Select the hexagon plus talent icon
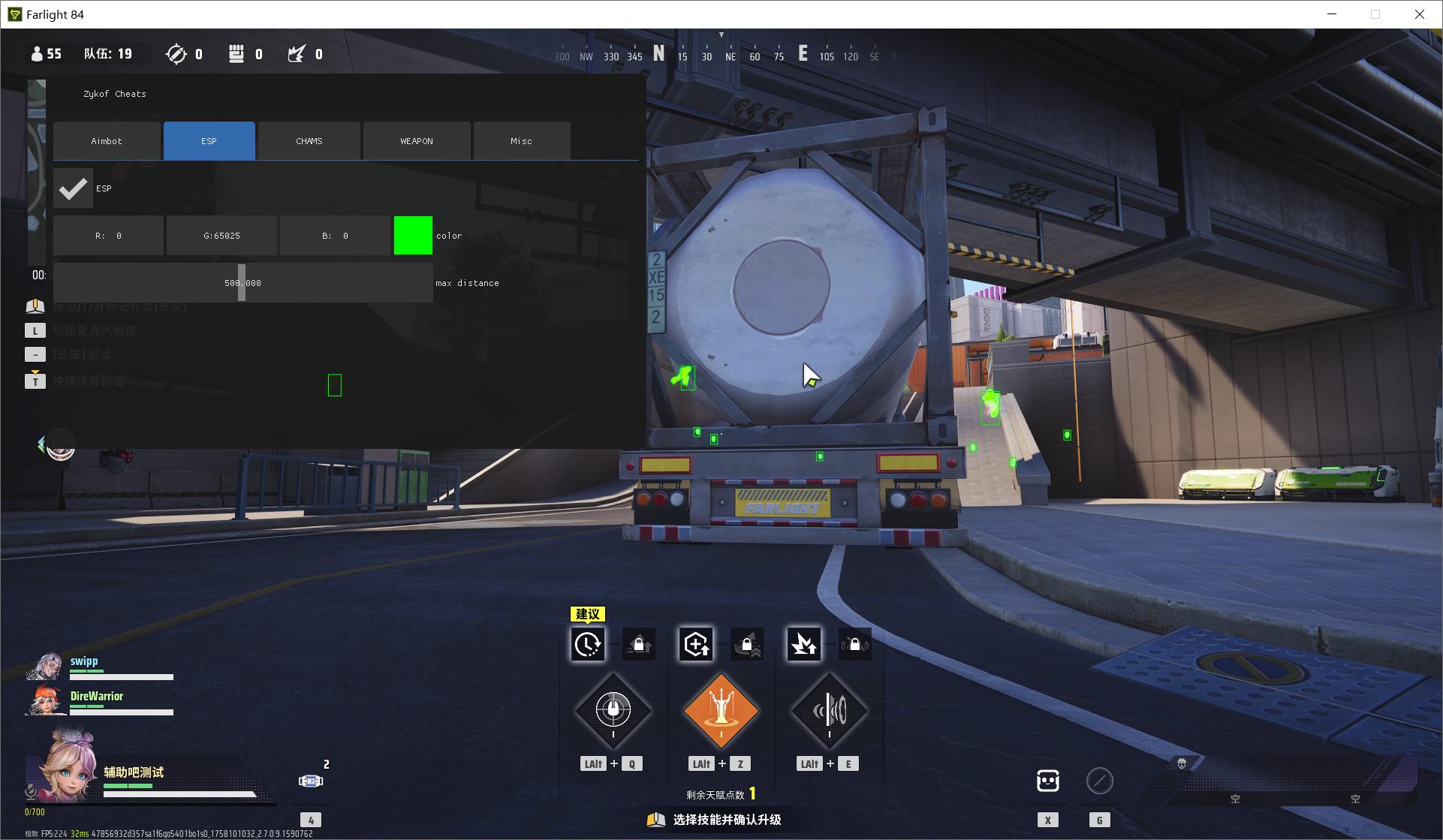The height and width of the screenshot is (840, 1443). 696,644
